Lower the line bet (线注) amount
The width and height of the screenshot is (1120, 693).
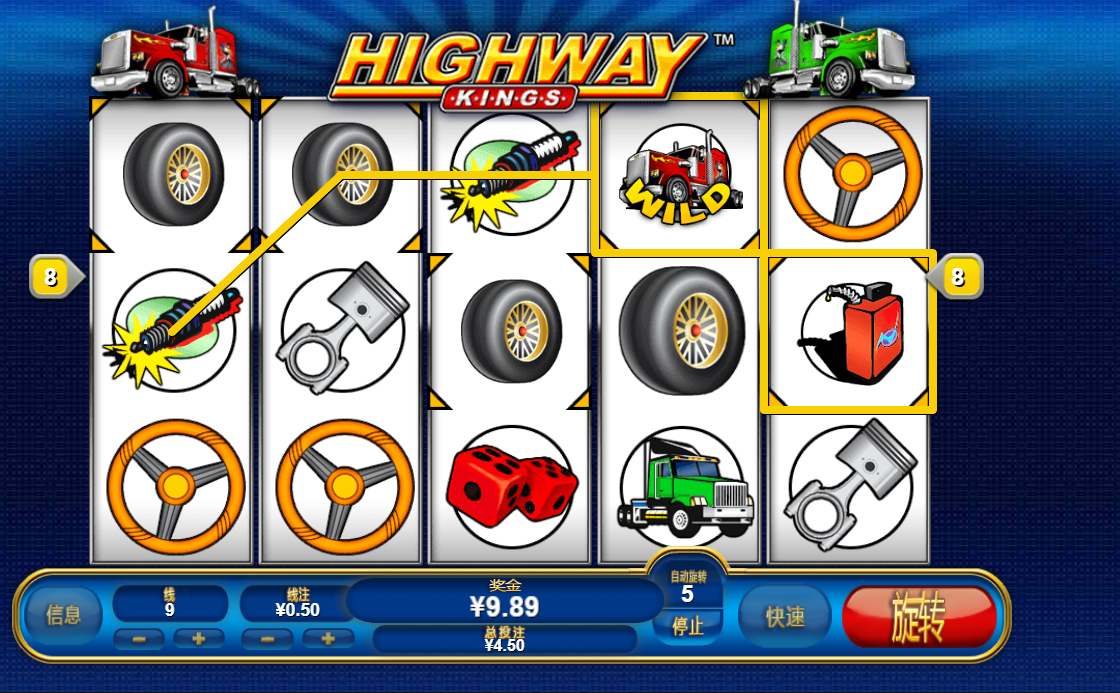(x=269, y=639)
